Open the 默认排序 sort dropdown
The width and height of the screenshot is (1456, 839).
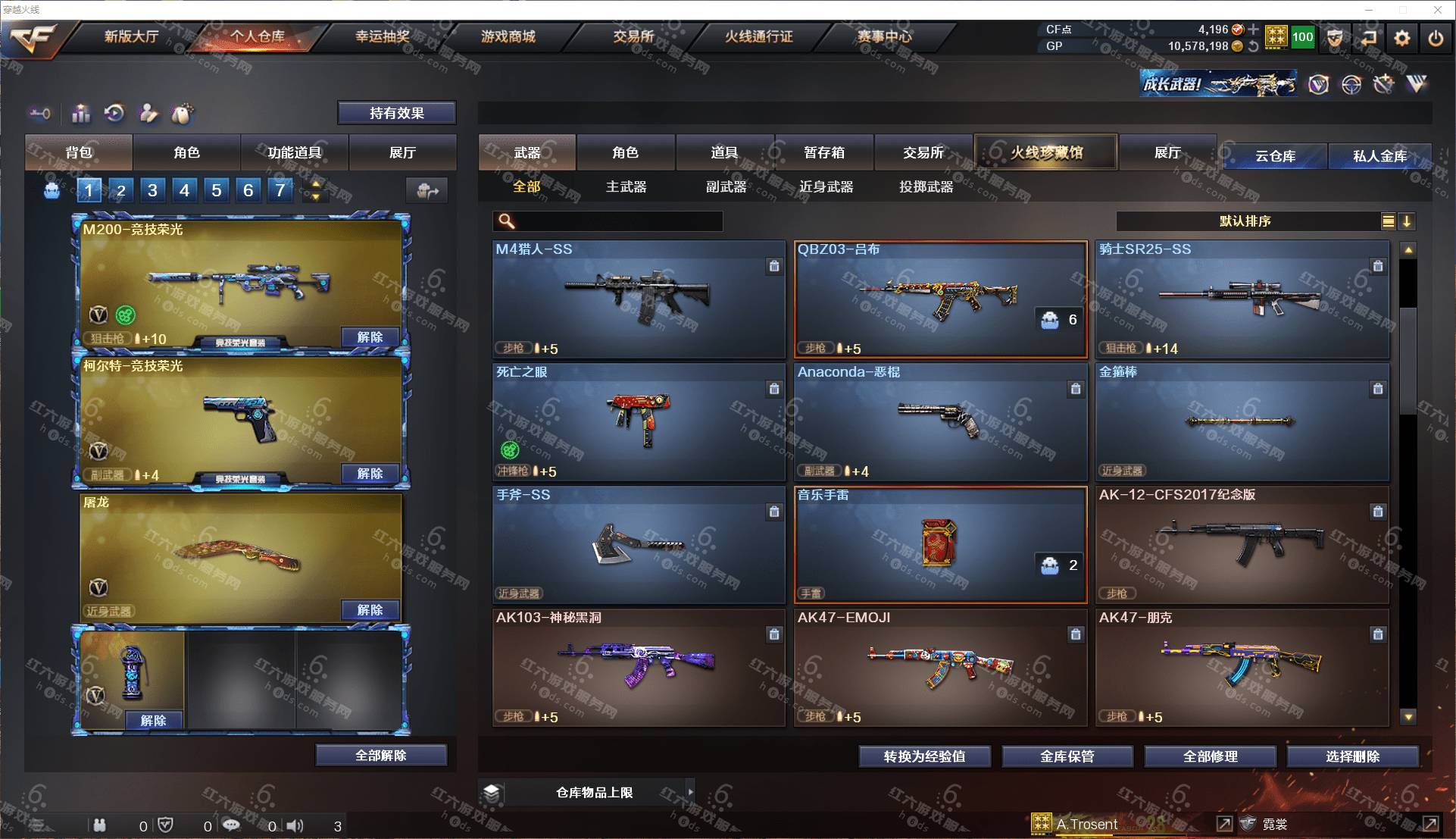tap(1245, 221)
